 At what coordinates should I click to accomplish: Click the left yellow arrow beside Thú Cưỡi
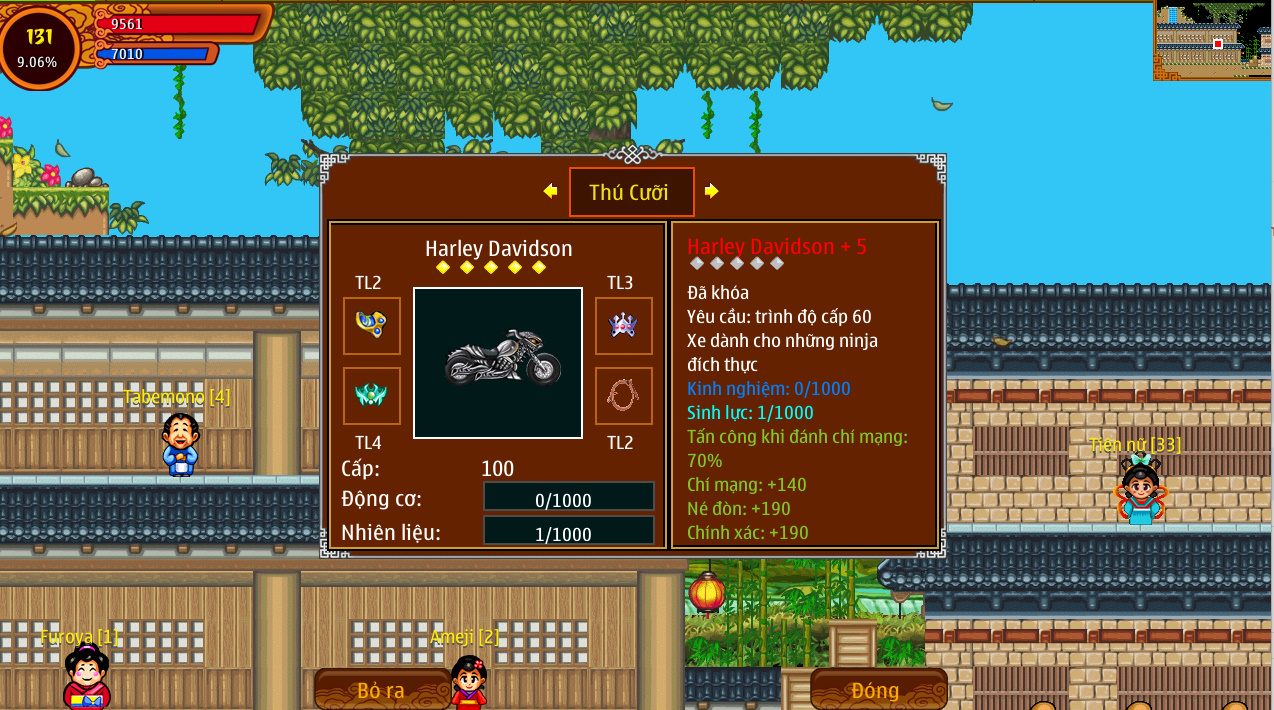pos(550,191)
